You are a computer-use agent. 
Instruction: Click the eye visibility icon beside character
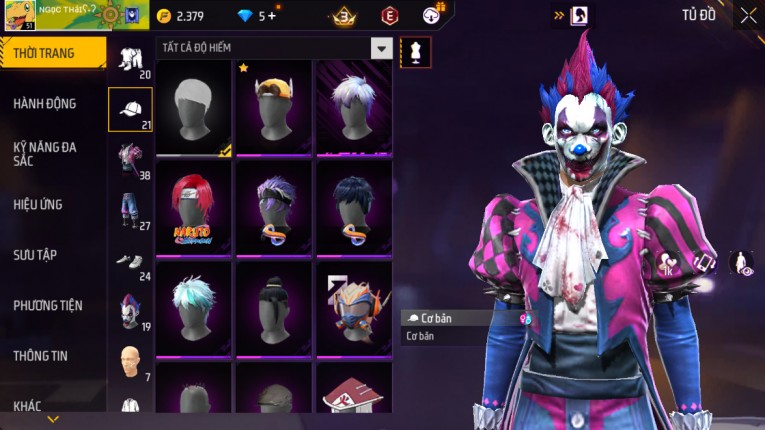[741, 264]
